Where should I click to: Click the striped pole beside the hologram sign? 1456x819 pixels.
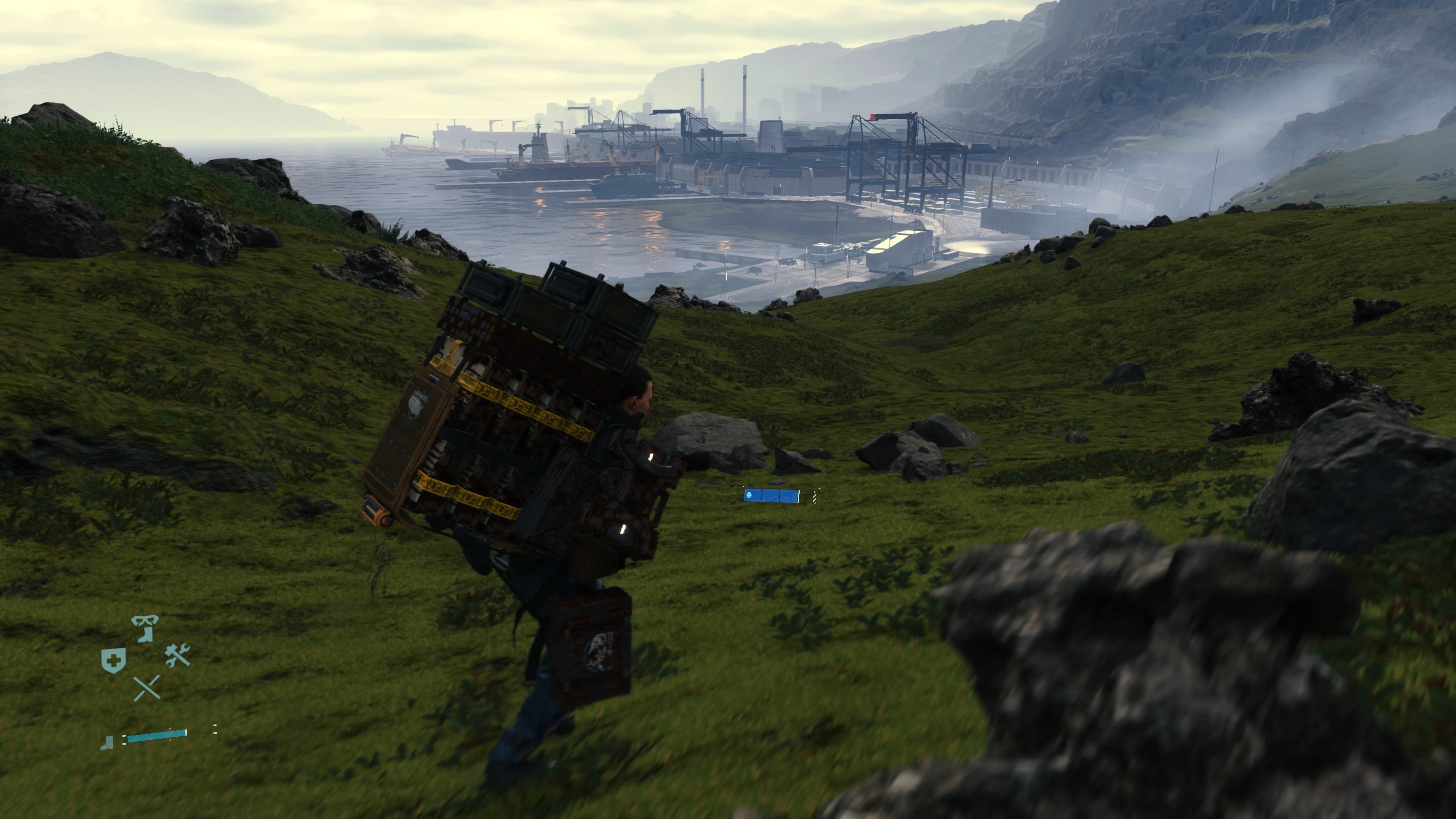815,497
